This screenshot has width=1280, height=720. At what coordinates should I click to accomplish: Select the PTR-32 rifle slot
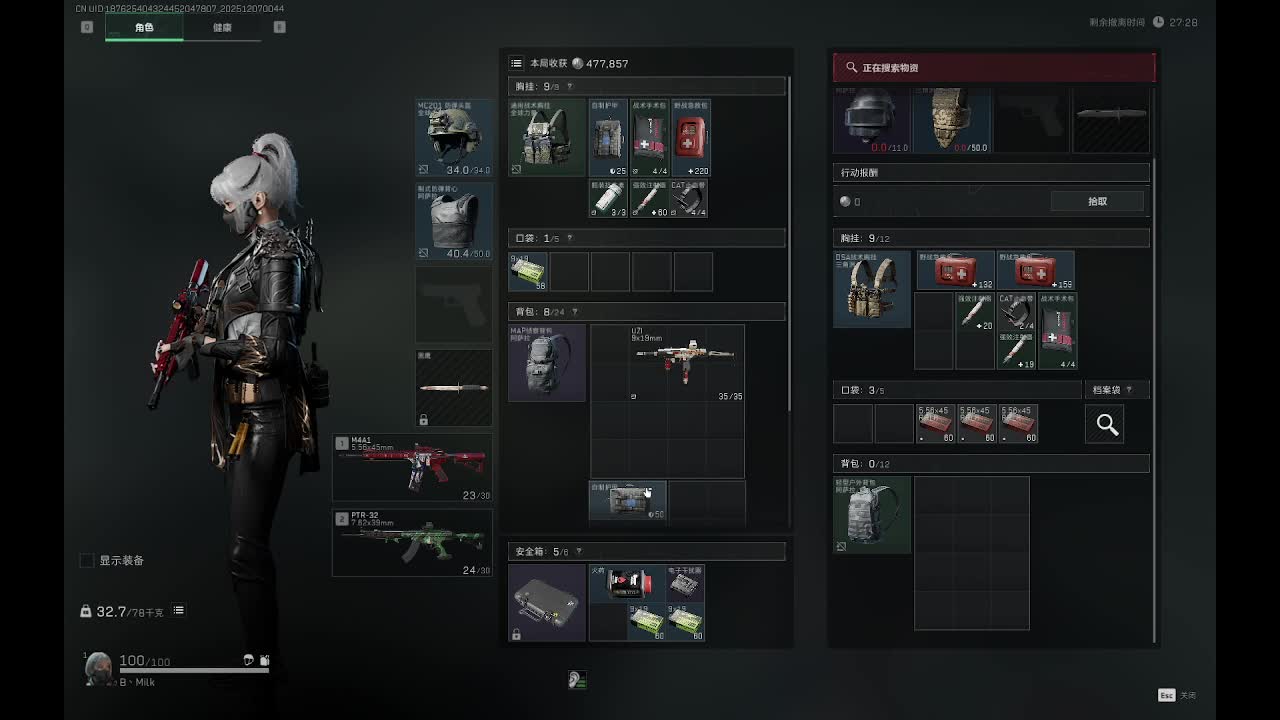(412, 543)
